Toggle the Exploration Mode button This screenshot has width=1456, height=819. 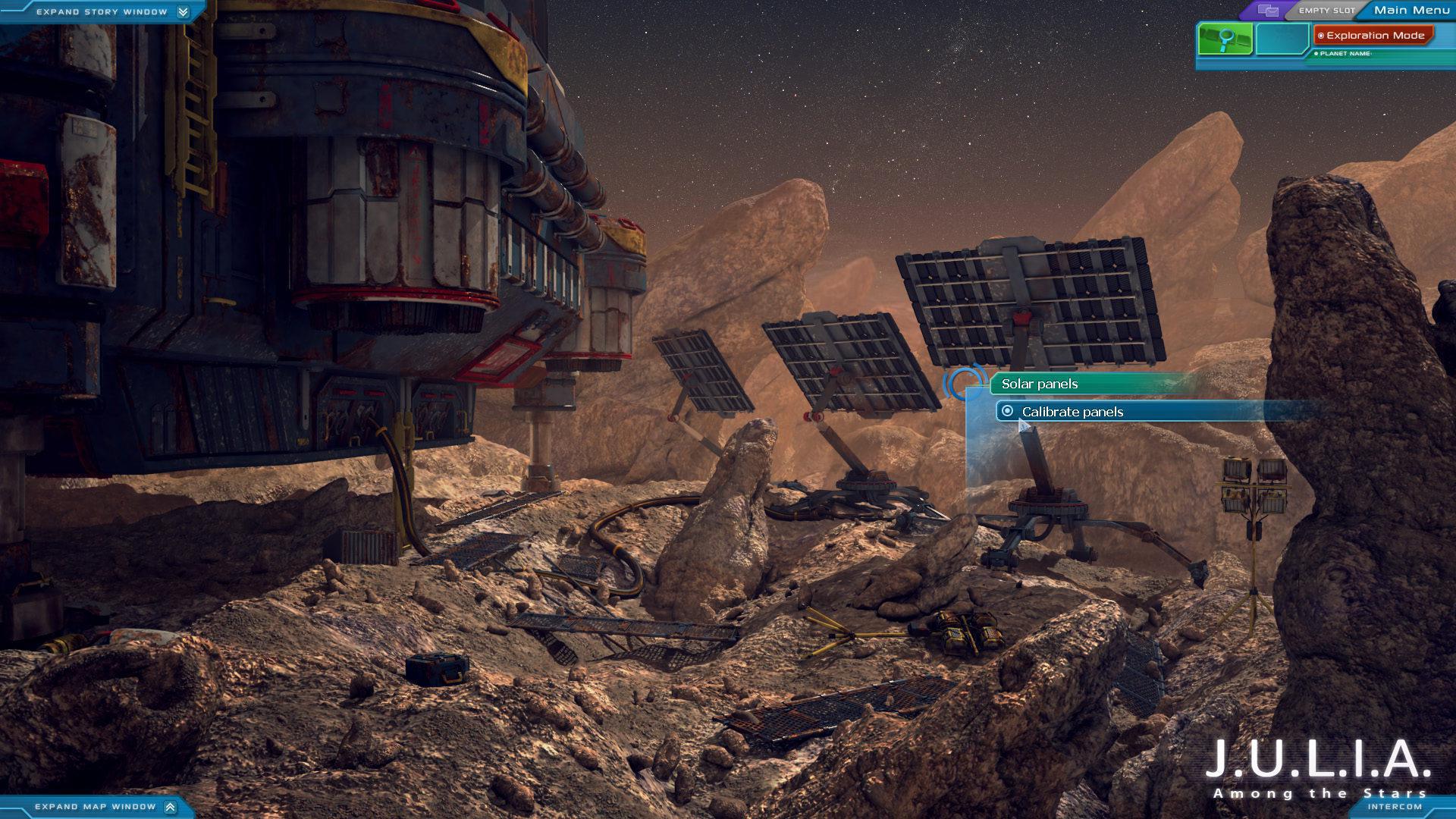[x=1373, y=36]
